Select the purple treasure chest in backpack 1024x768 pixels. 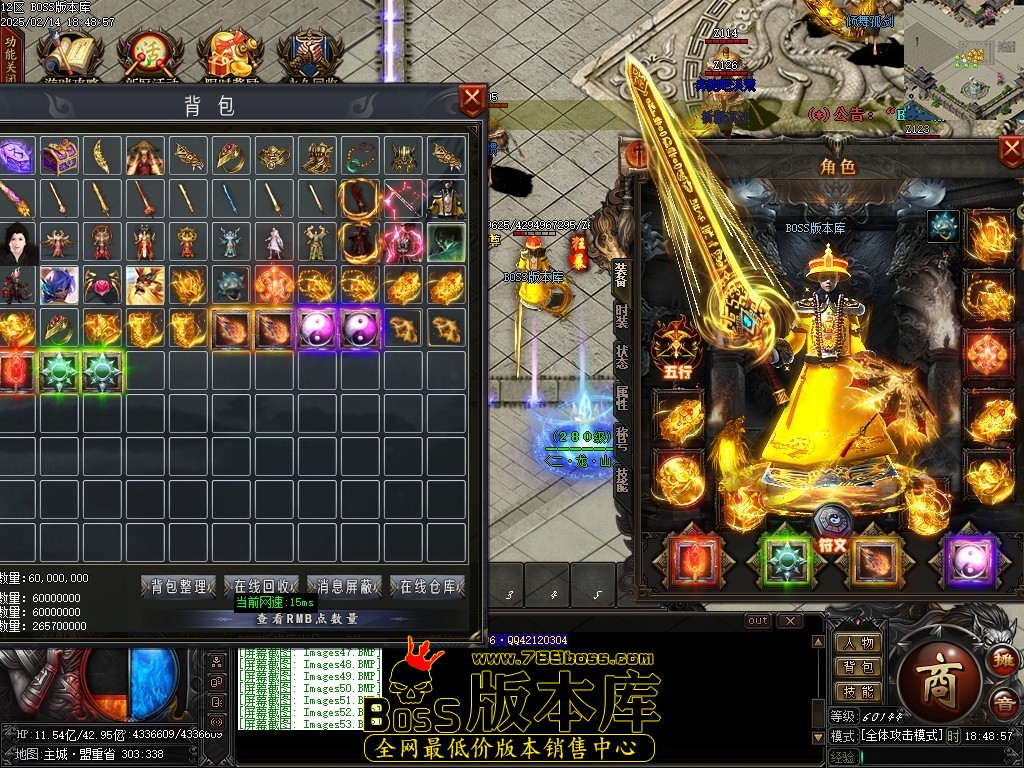click(60, 156)
